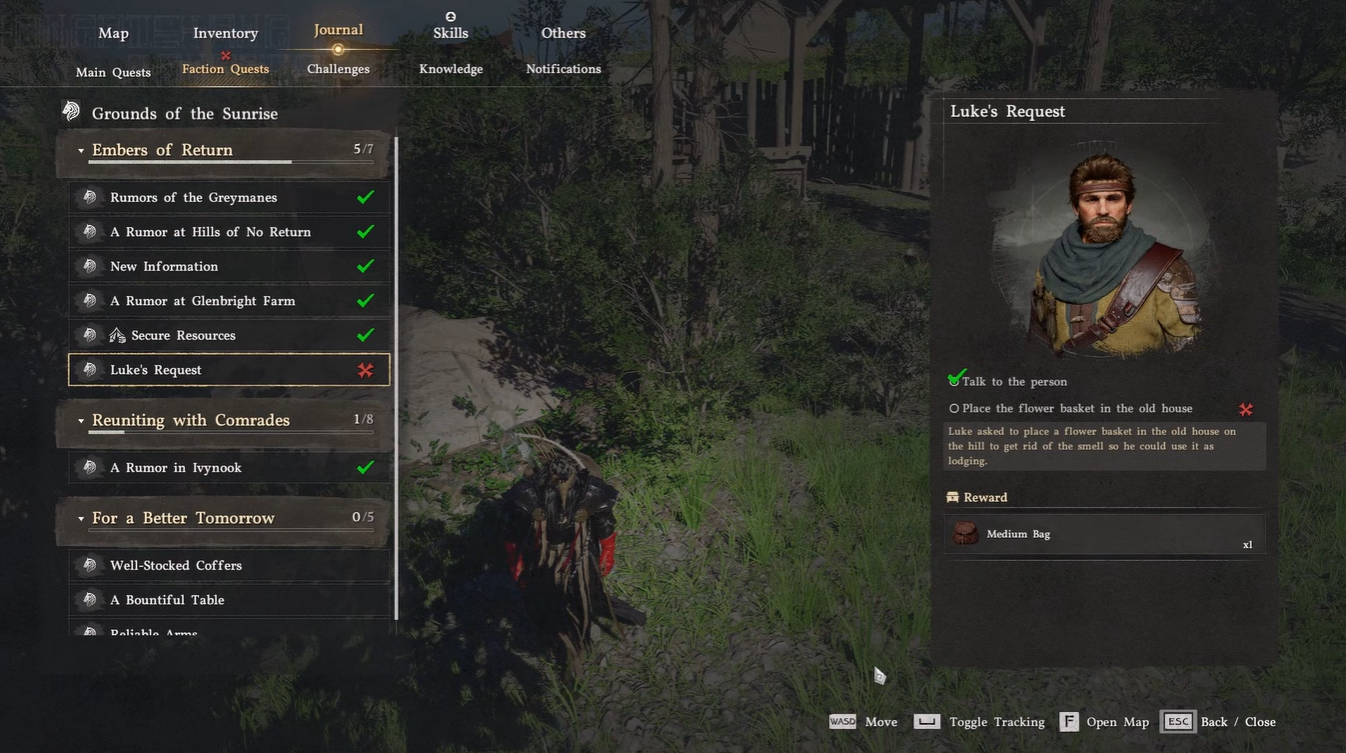Screen dimensions: 1346x753
Task: View the Notifications section
Action: point(563,69)
